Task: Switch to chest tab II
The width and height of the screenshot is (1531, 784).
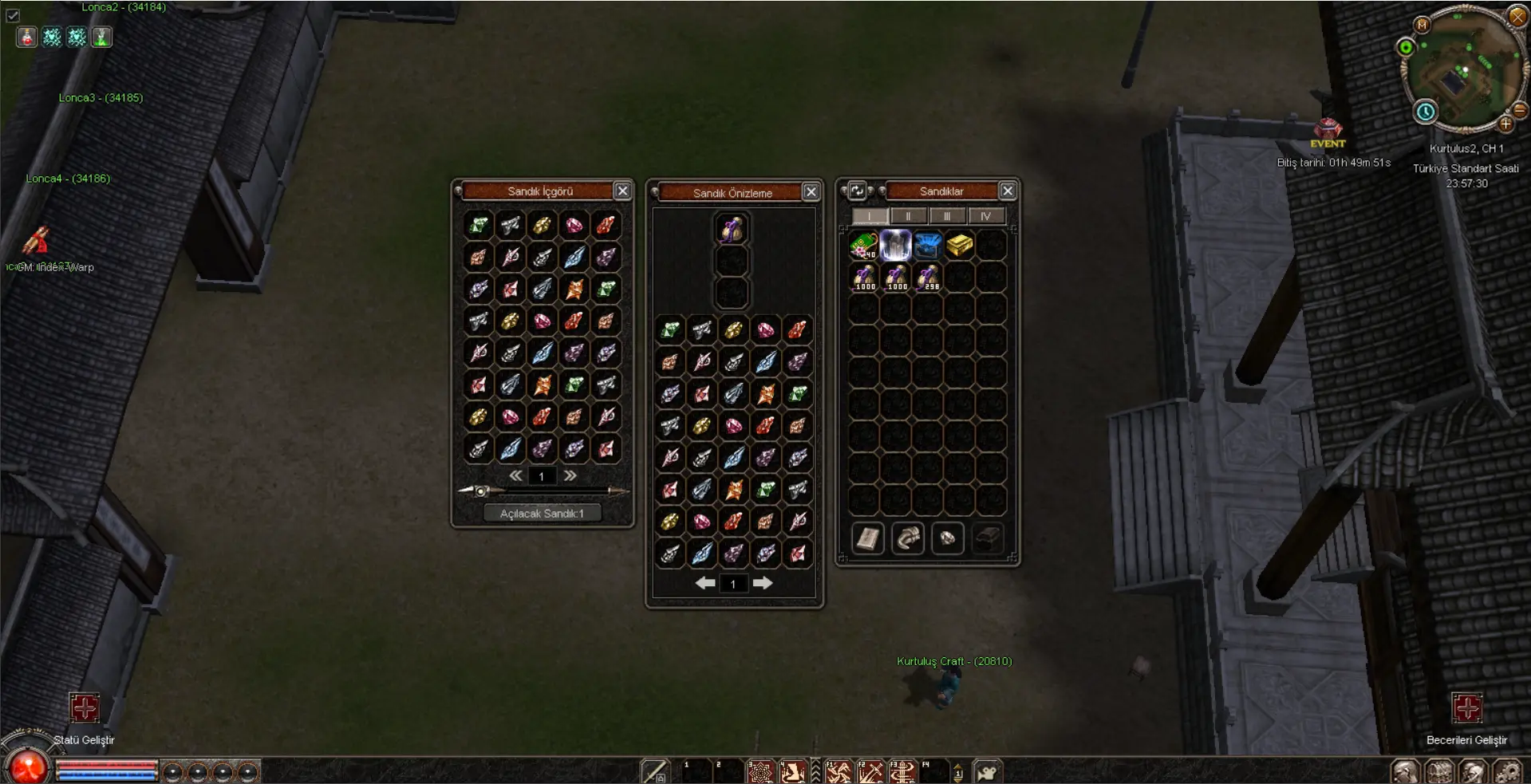Action: (x=907, y=216)
